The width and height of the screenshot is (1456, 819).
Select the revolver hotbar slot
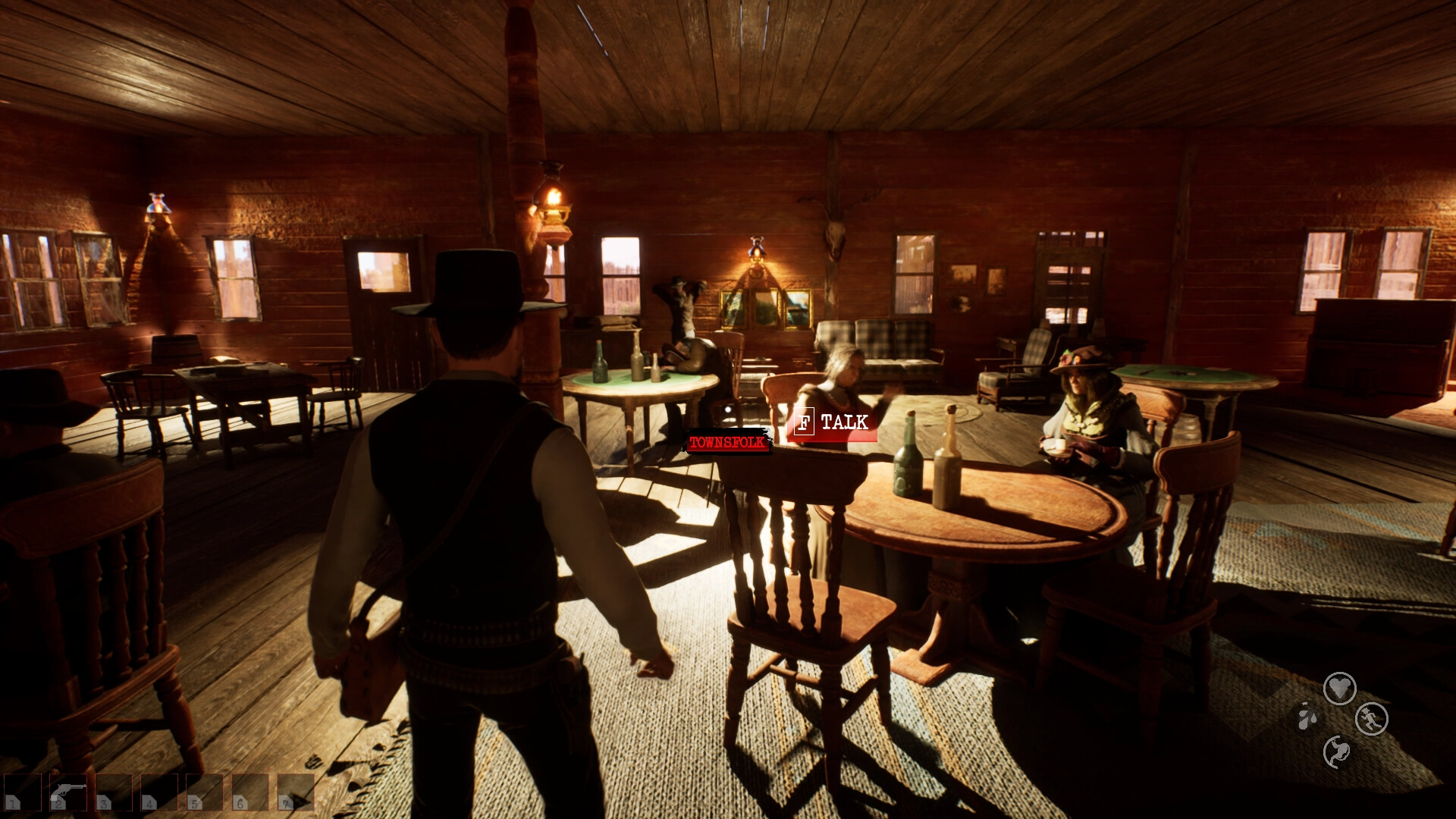pos(67,792)
